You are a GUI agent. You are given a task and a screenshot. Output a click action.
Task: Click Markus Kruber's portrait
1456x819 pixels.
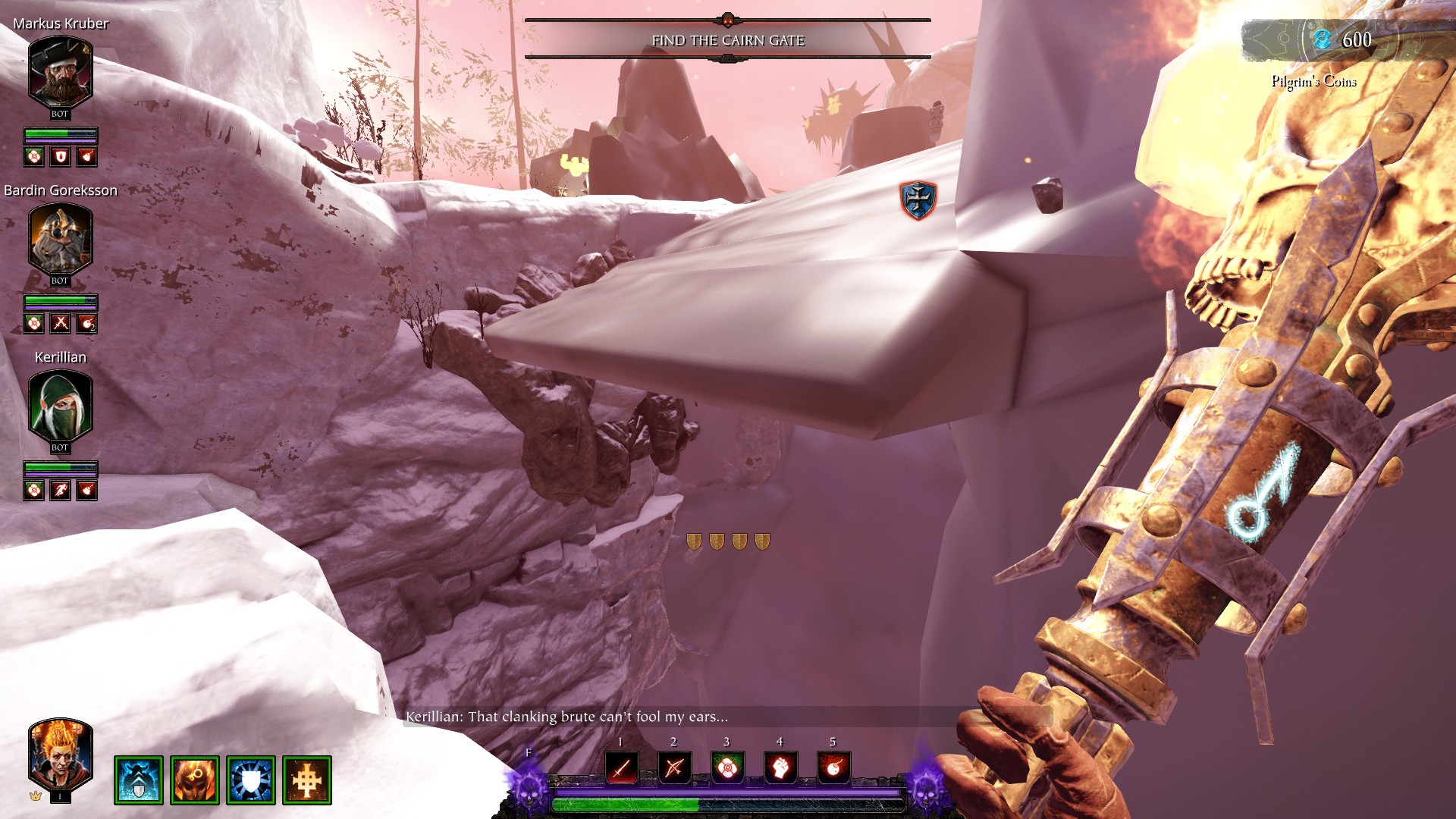60,74
